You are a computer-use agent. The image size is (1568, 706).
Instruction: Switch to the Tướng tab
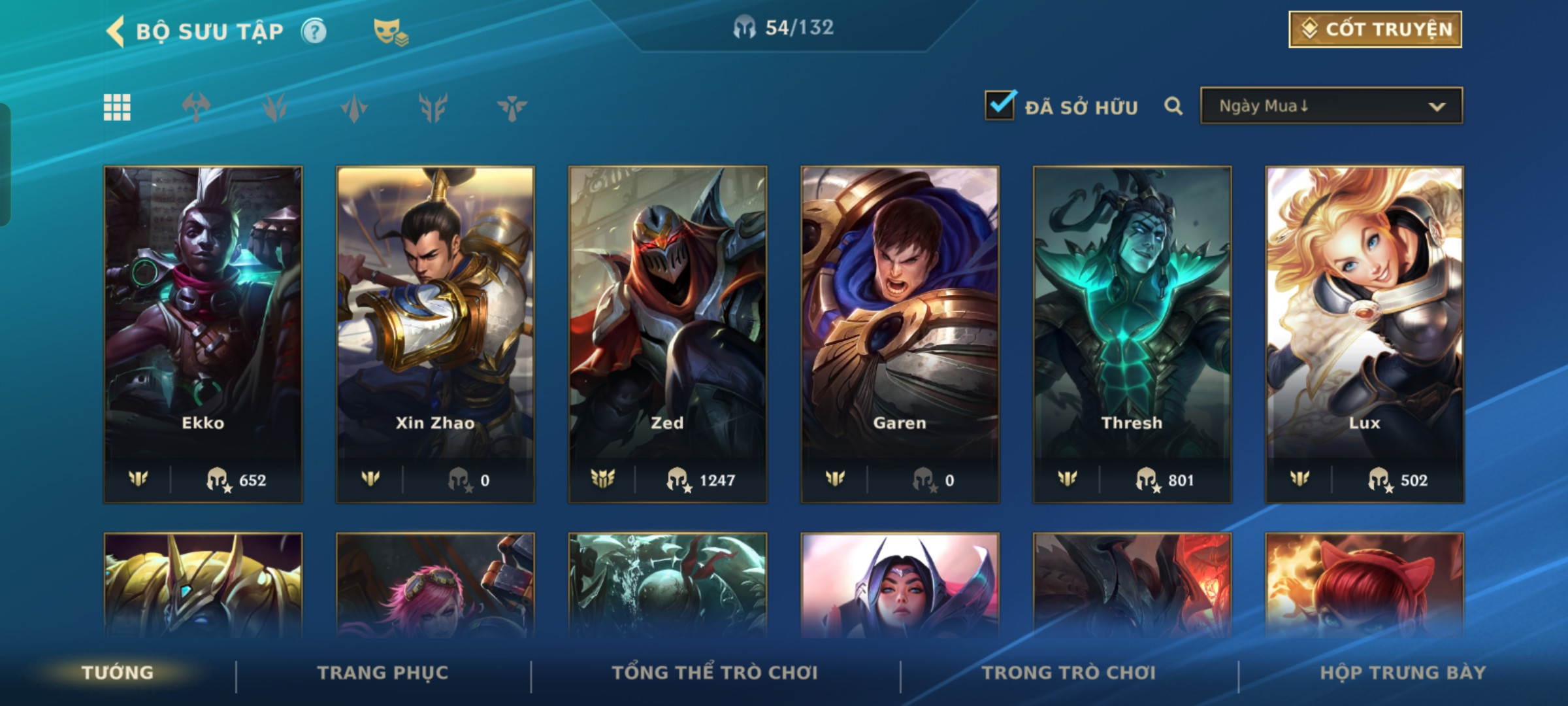[118, 673]
